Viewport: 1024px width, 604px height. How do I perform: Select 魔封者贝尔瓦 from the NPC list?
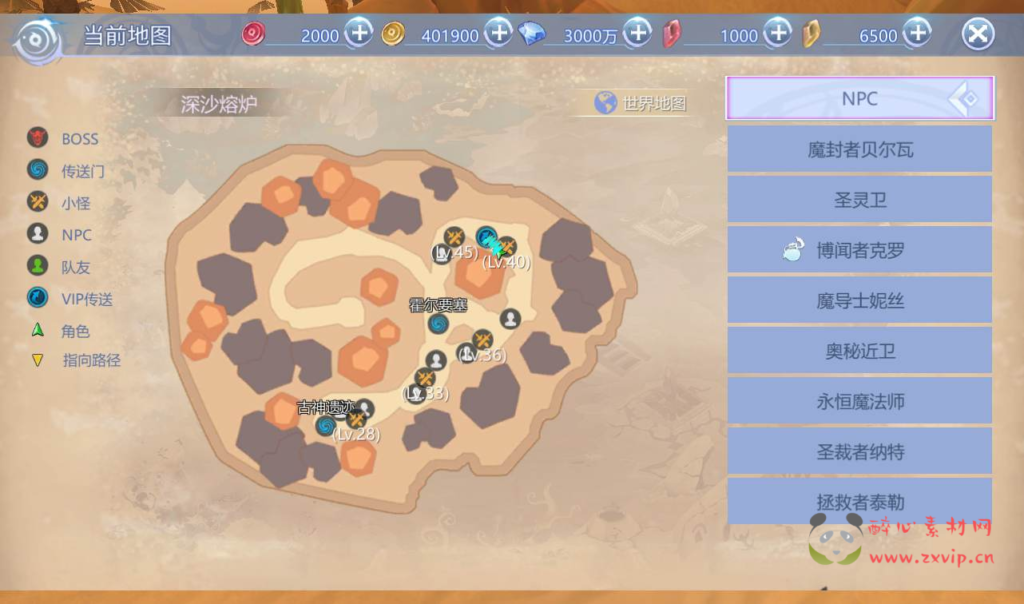coord(860,150)
